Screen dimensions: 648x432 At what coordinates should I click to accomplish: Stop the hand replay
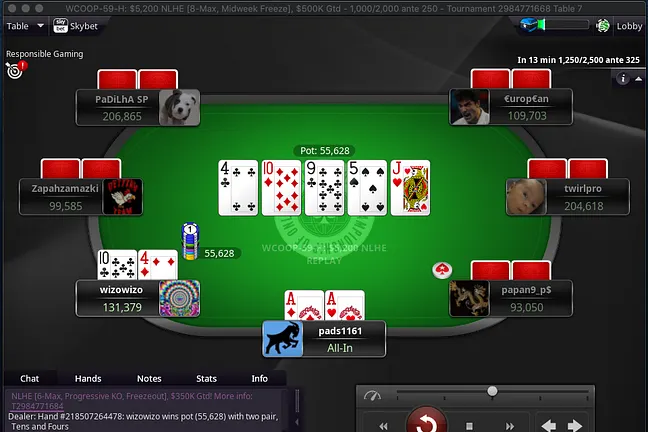[468, 424]
